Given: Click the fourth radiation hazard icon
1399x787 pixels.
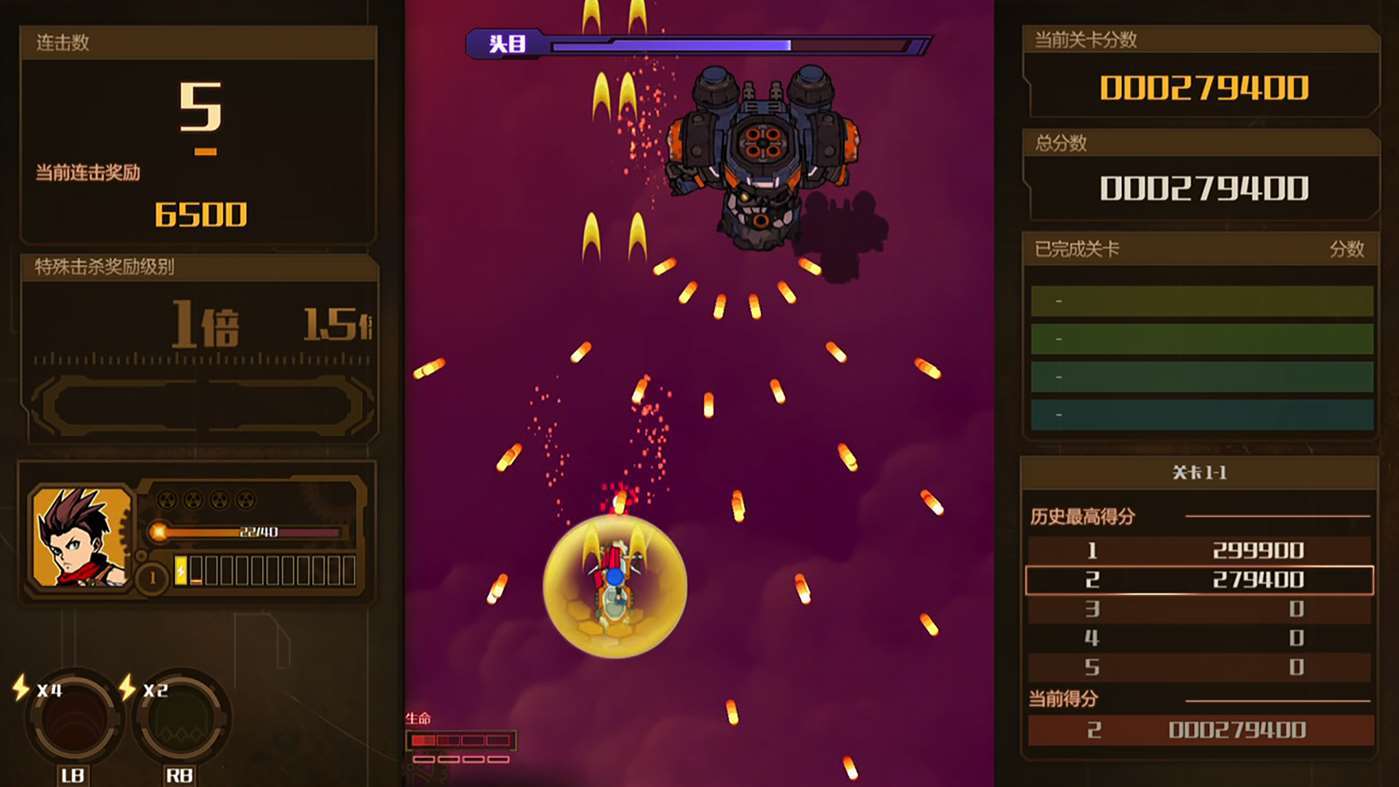Looking at the screenshot, I should pyautogui.click(x=245, y=498).
